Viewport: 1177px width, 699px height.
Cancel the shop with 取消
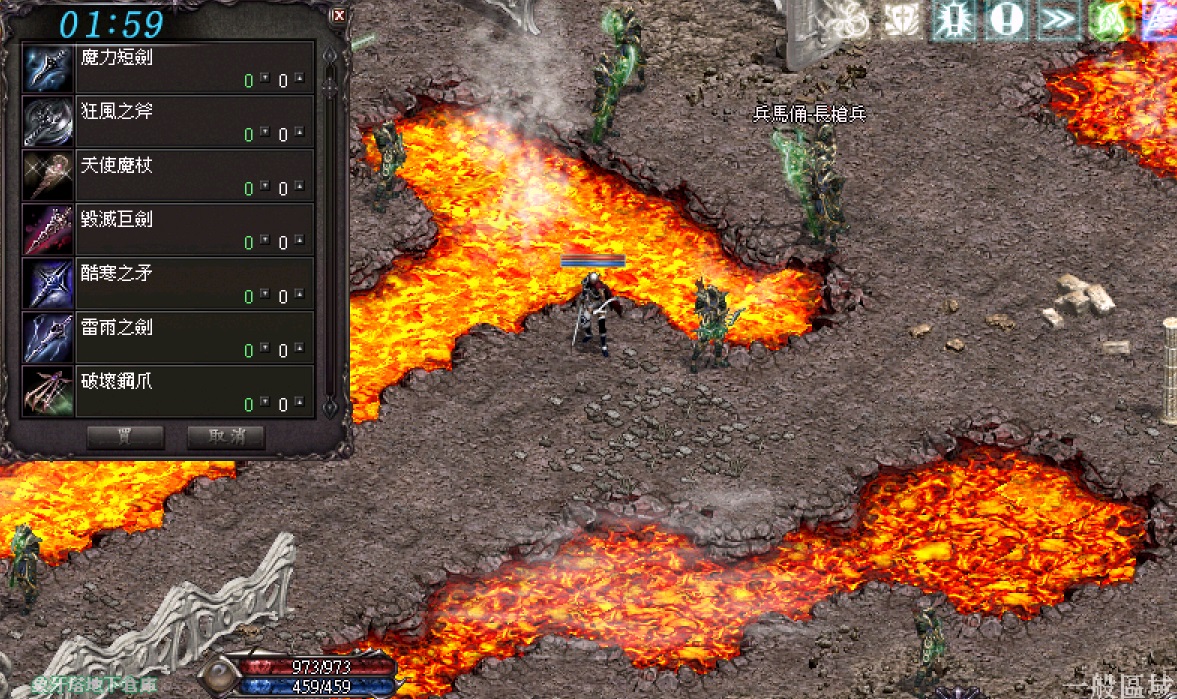pyautogui.click(x=225, y=437)
